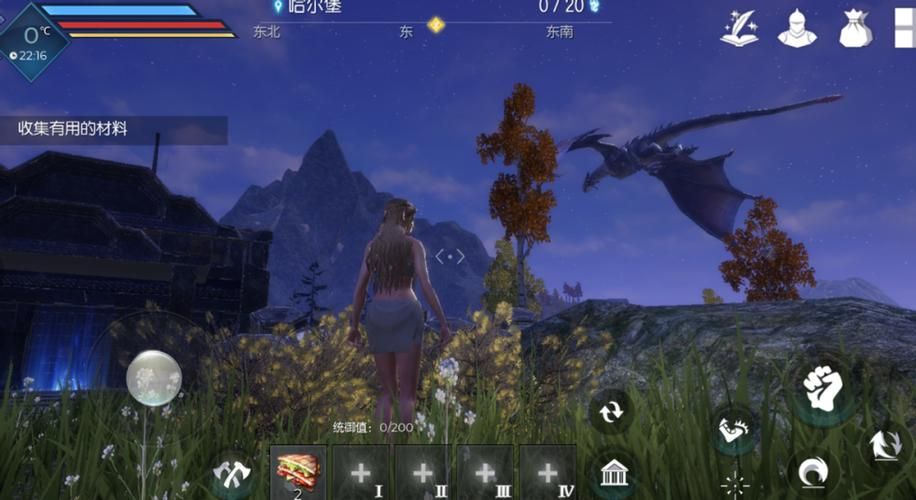Add an item to quick slot I

tap(360, 472)
